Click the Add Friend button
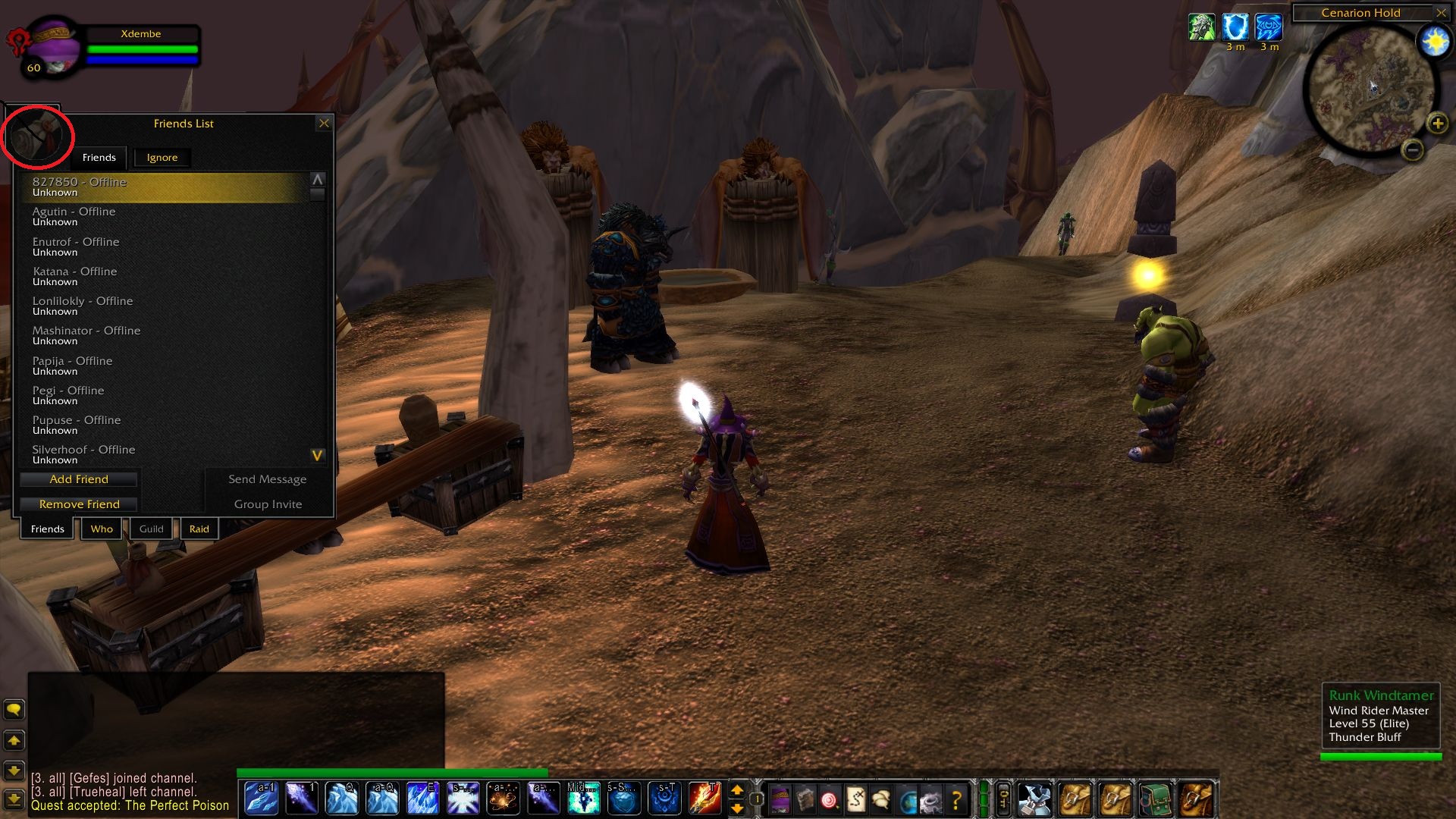This screenshot has height=819, width=1456. [x=79, y=479]
